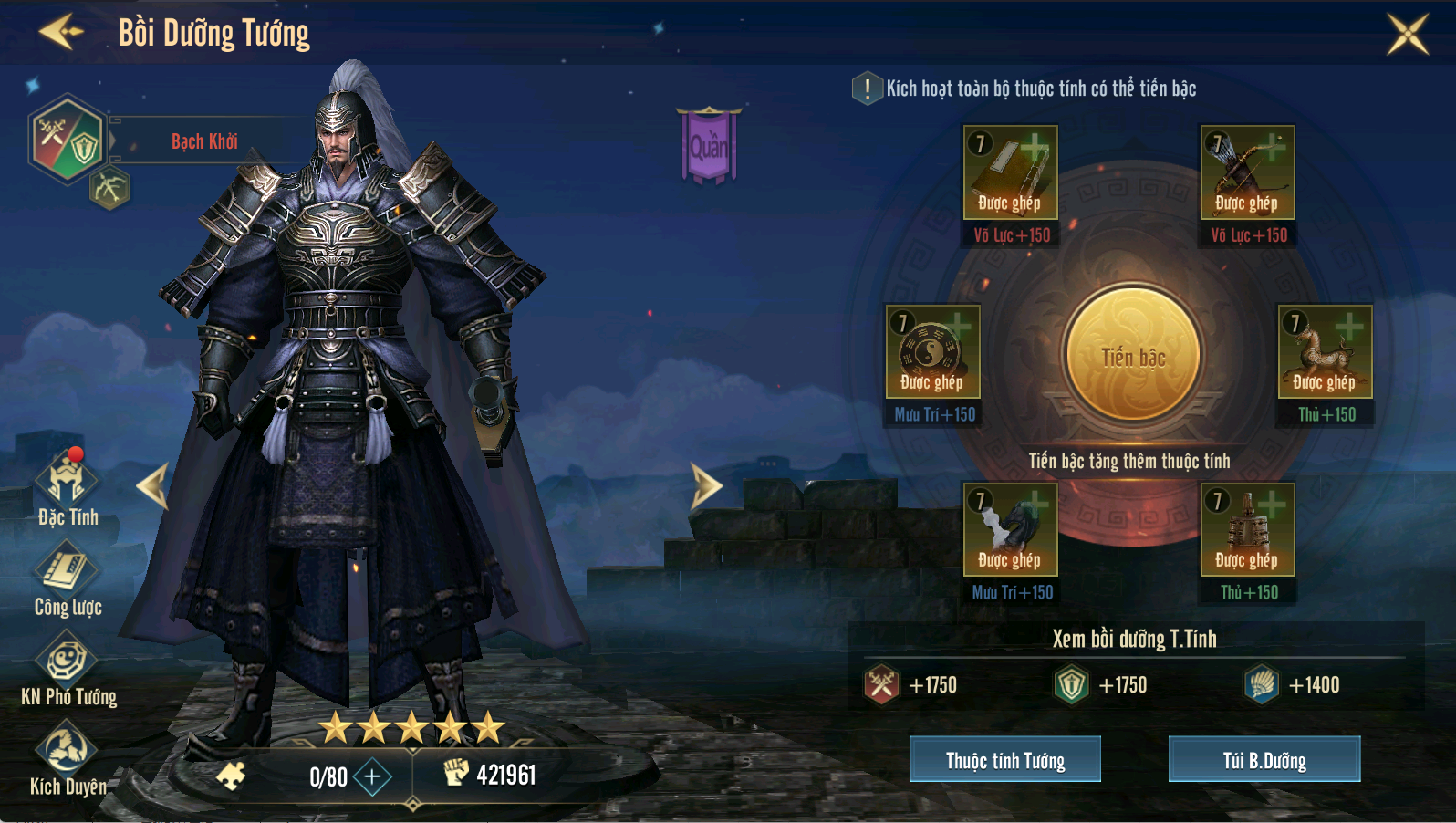This screenshot has height=823, width=1456.
Task: Open the Túi B.Dưỡng bag
Action: point(1264,759)
